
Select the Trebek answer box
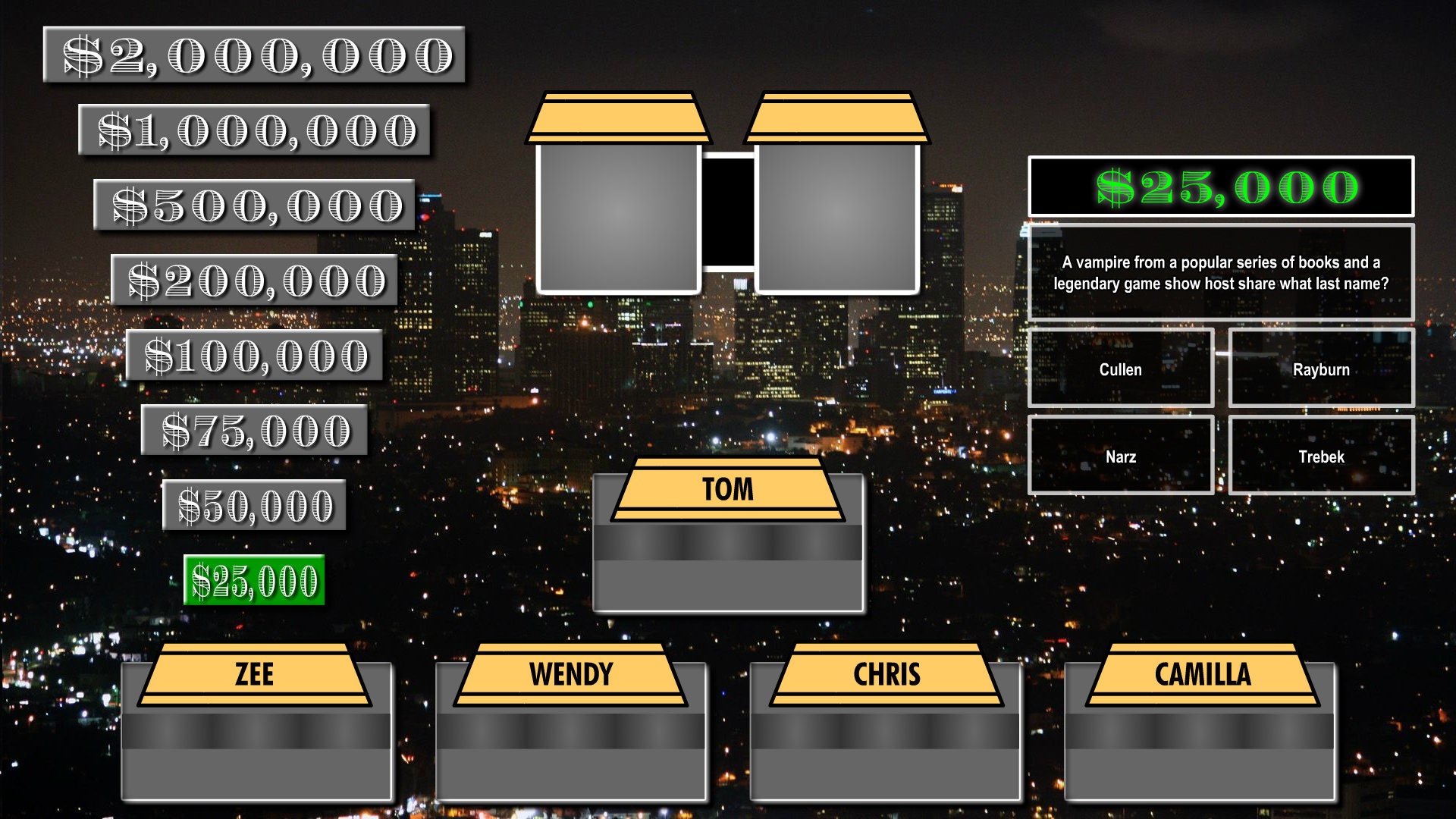coord(1321,457)
